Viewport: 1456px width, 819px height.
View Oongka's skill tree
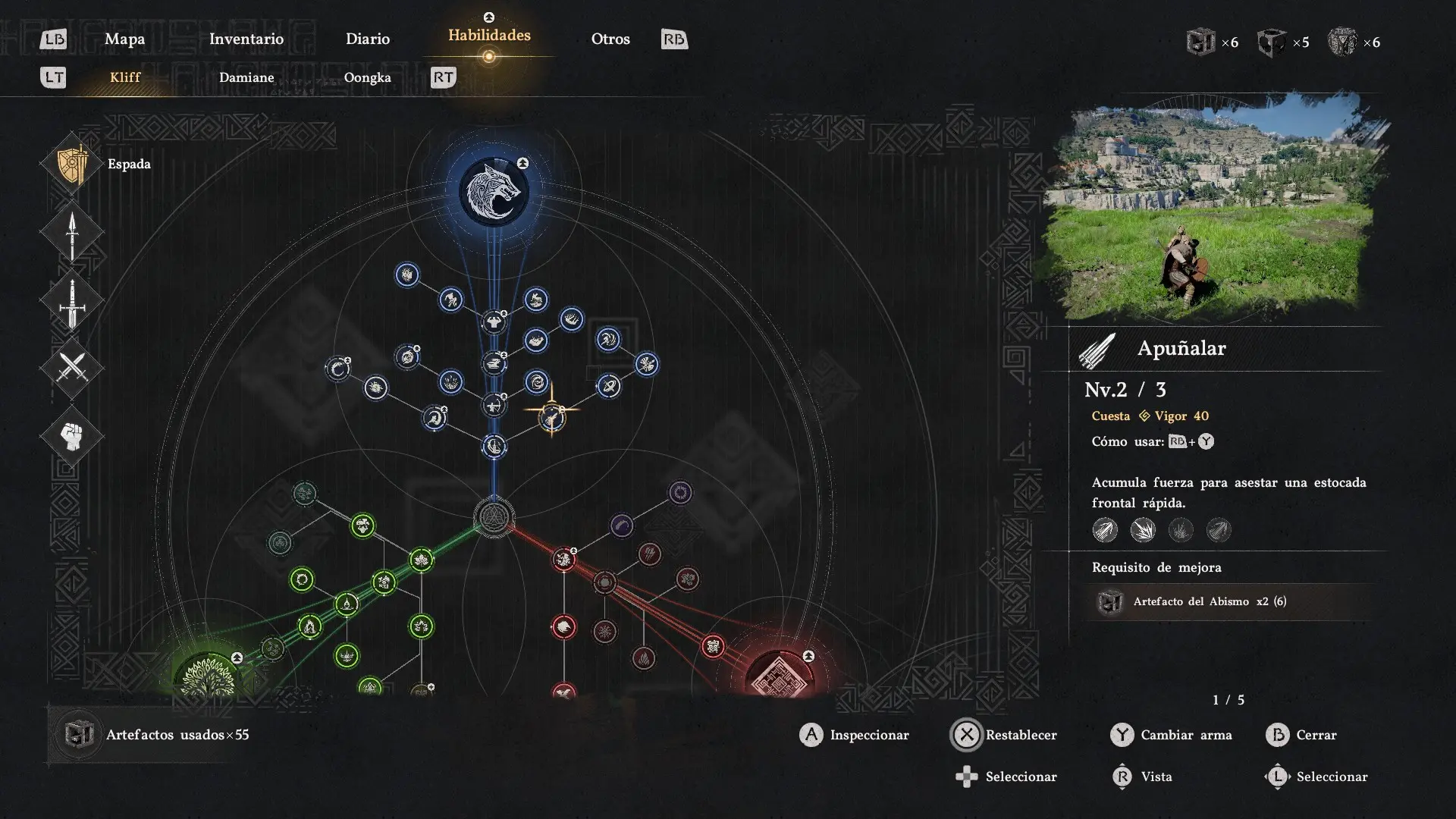click(x=367, y=77)
